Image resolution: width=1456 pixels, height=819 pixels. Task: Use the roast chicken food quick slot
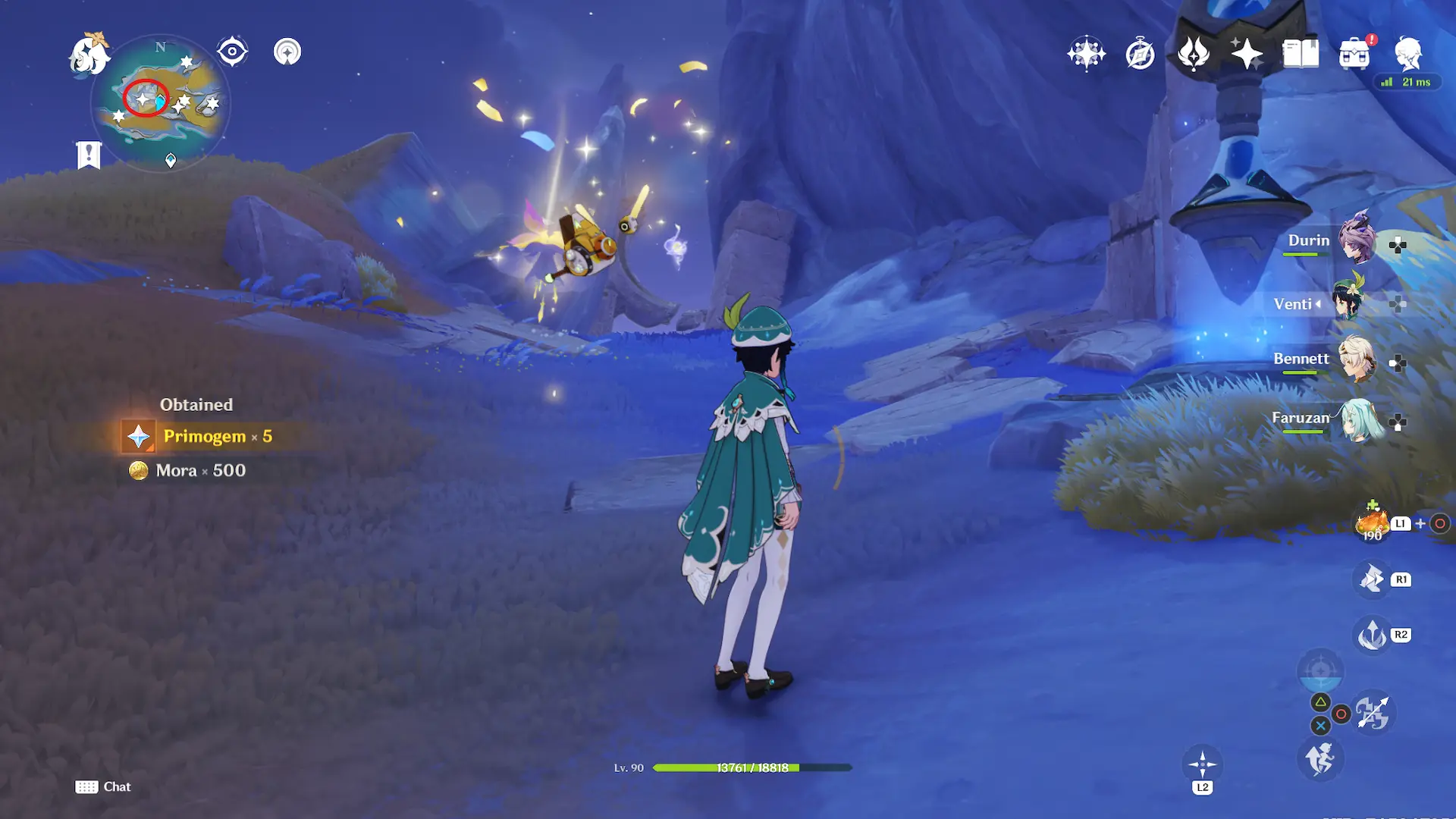1372,522
